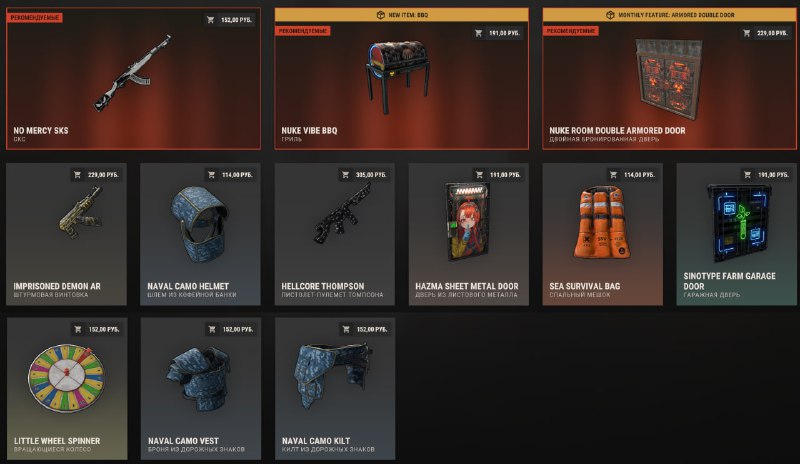Open the Naval Camo Helmet listing

[x=200, y=230]
